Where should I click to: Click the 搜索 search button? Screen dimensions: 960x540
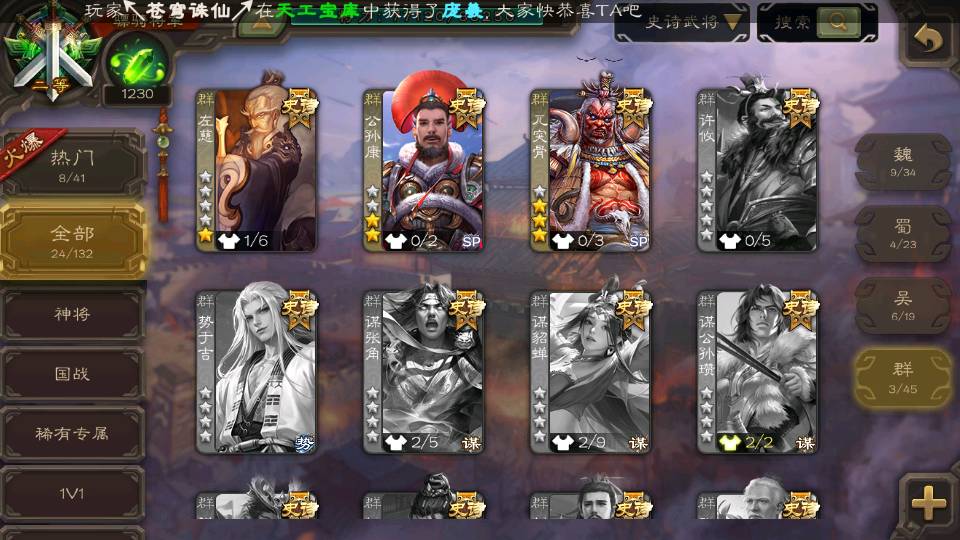click(817, 22)
